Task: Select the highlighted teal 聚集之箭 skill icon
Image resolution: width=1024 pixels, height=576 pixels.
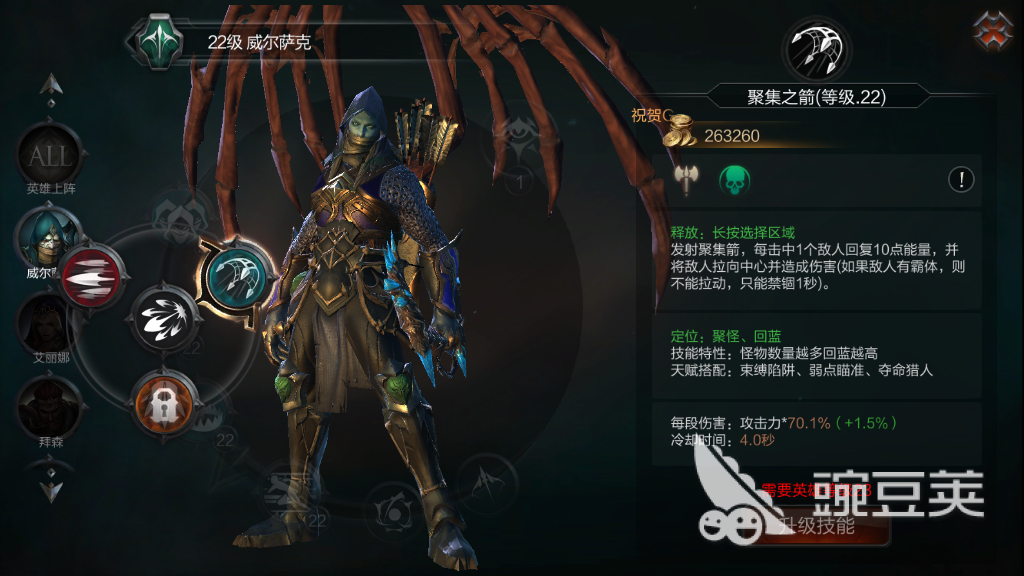Action: pyautogui.click(x=234, y=276)
